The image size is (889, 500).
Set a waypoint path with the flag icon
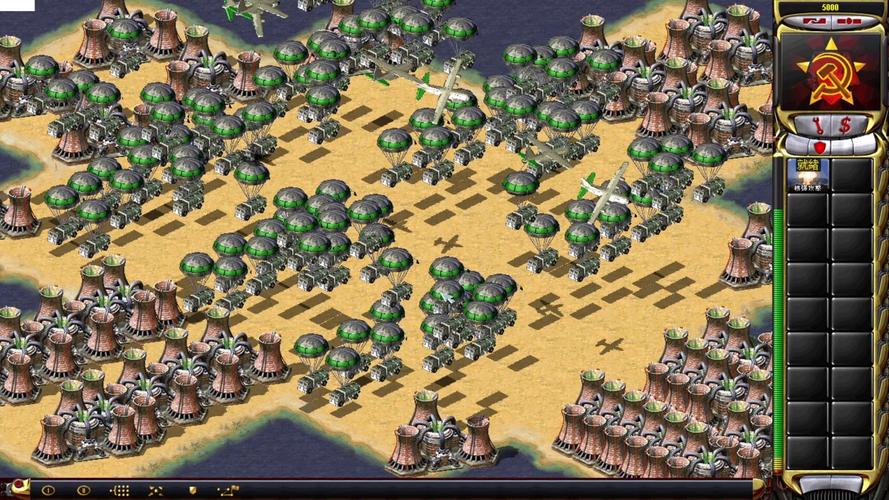[x=228, y=491]
